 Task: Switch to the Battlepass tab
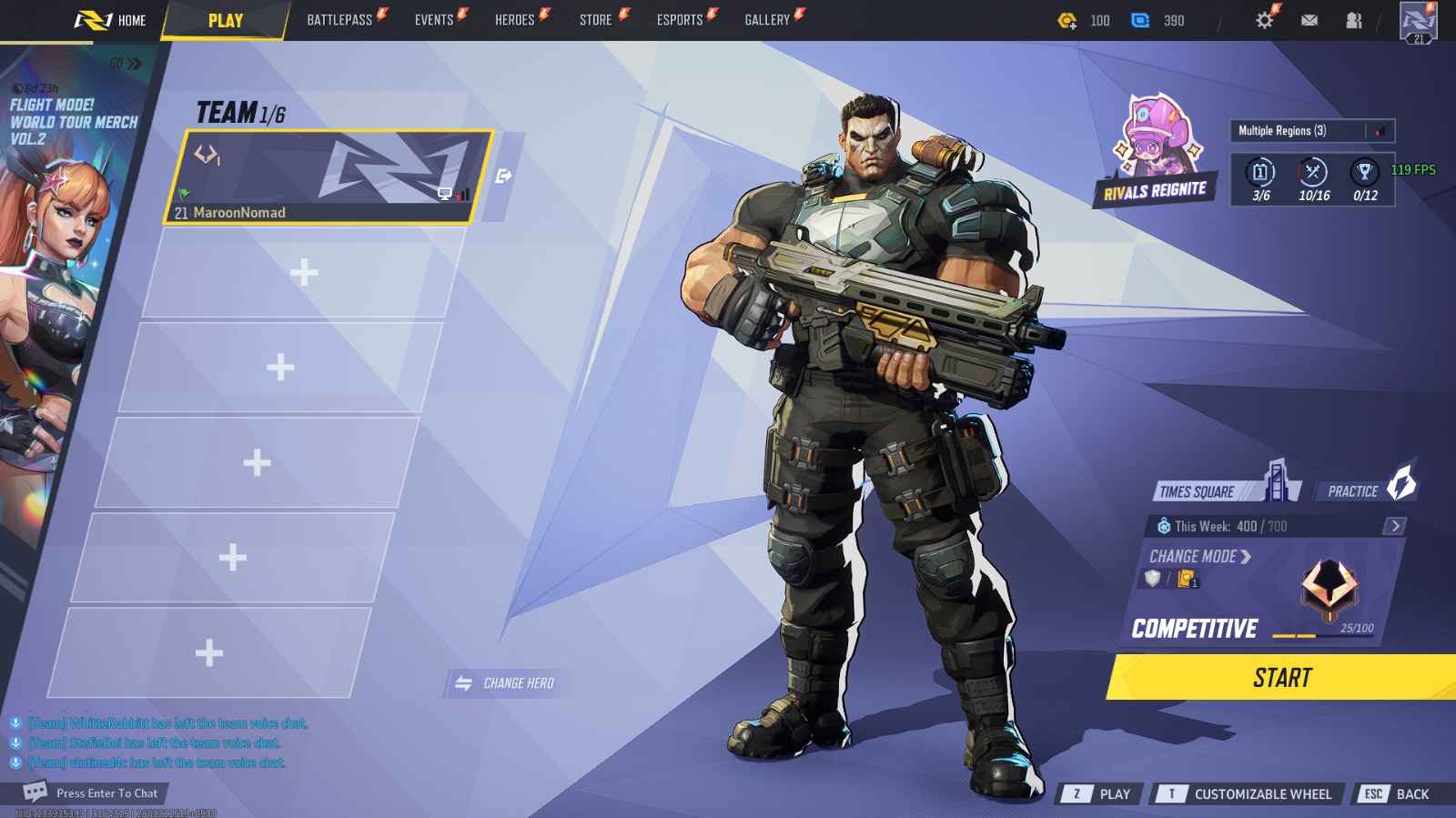tap(339, 17)
